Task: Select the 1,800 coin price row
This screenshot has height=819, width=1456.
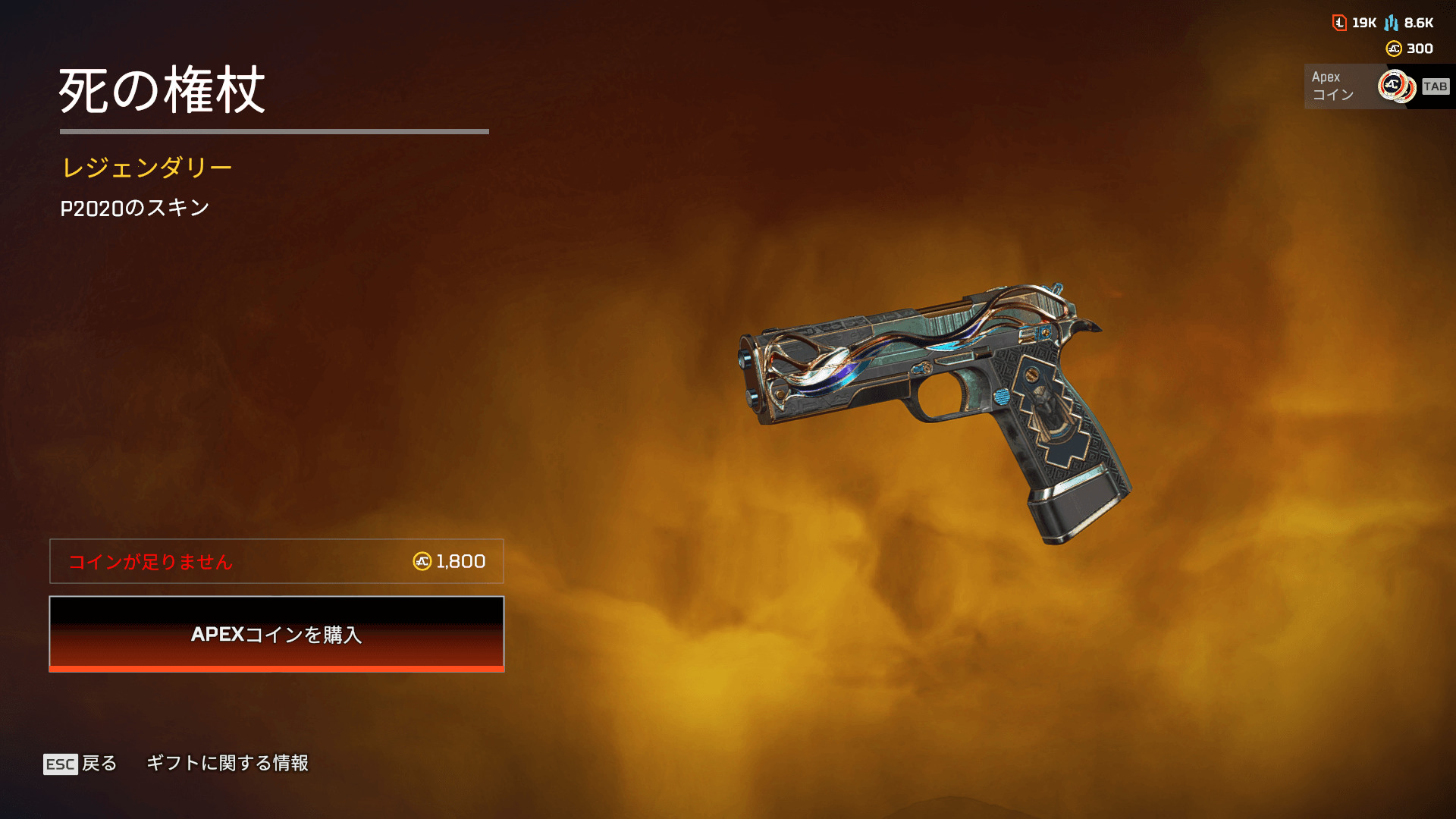Action: [x=277, y=561]
